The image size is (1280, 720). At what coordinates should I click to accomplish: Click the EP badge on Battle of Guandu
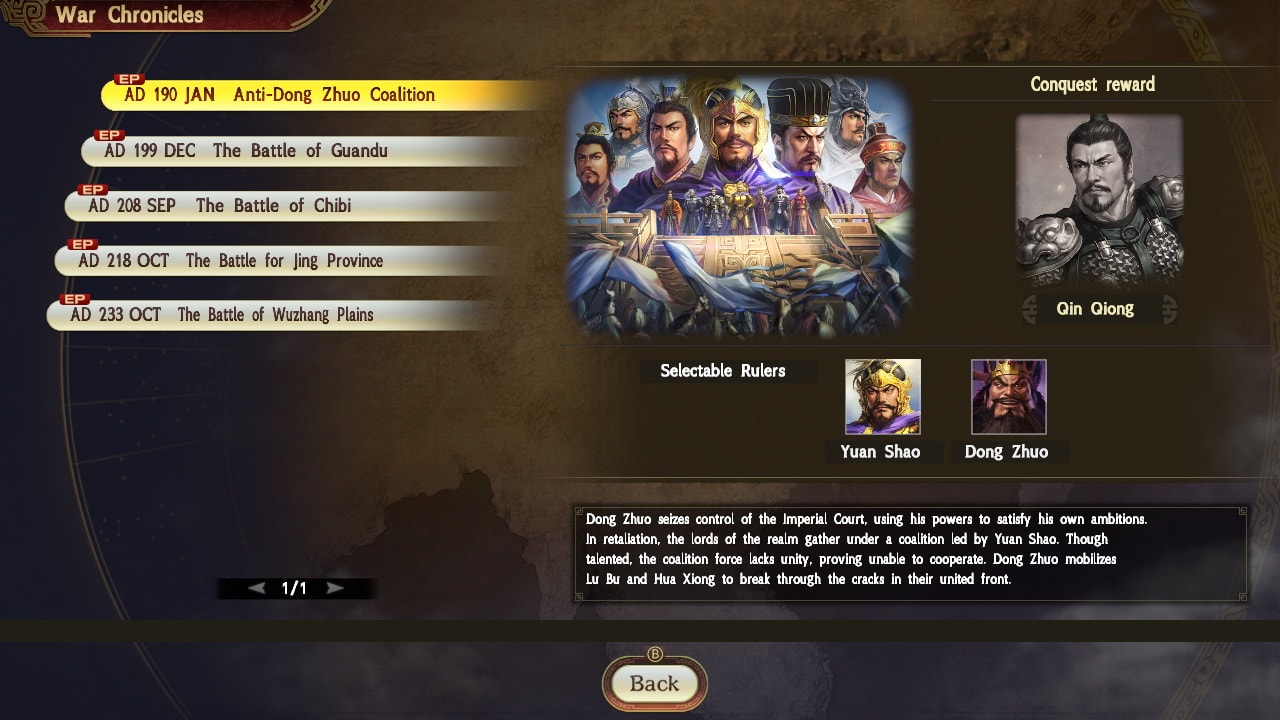pyautogui.click(x=110, y=135)
